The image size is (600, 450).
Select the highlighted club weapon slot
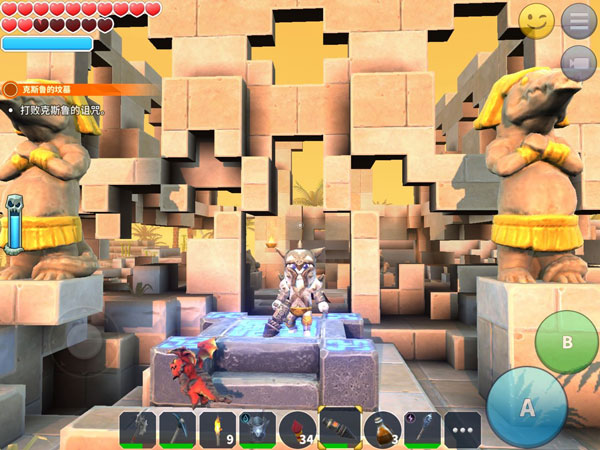(340, 429)
